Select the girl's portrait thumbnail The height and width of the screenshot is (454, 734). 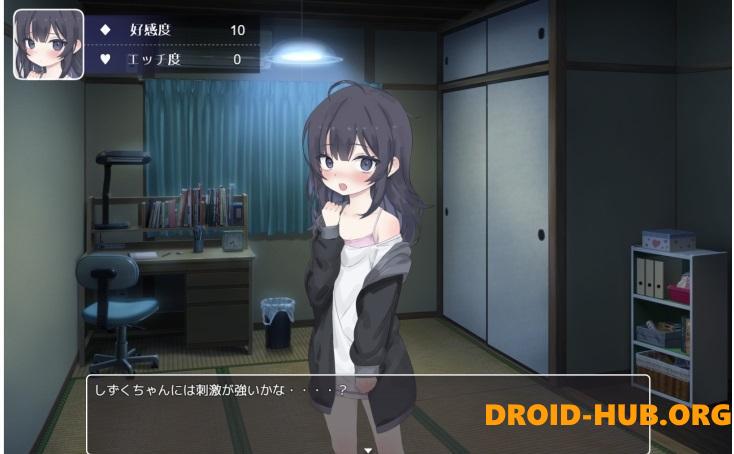point(48,44)
